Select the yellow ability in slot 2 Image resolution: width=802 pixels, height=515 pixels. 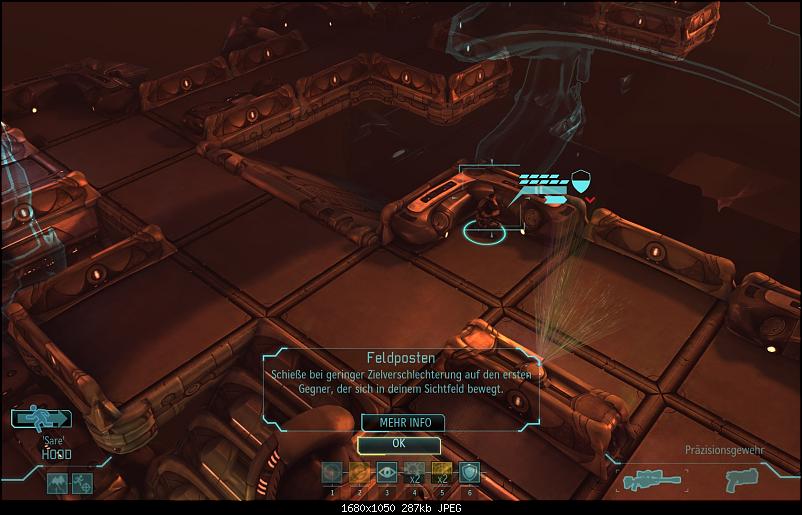tap(359, 473)
